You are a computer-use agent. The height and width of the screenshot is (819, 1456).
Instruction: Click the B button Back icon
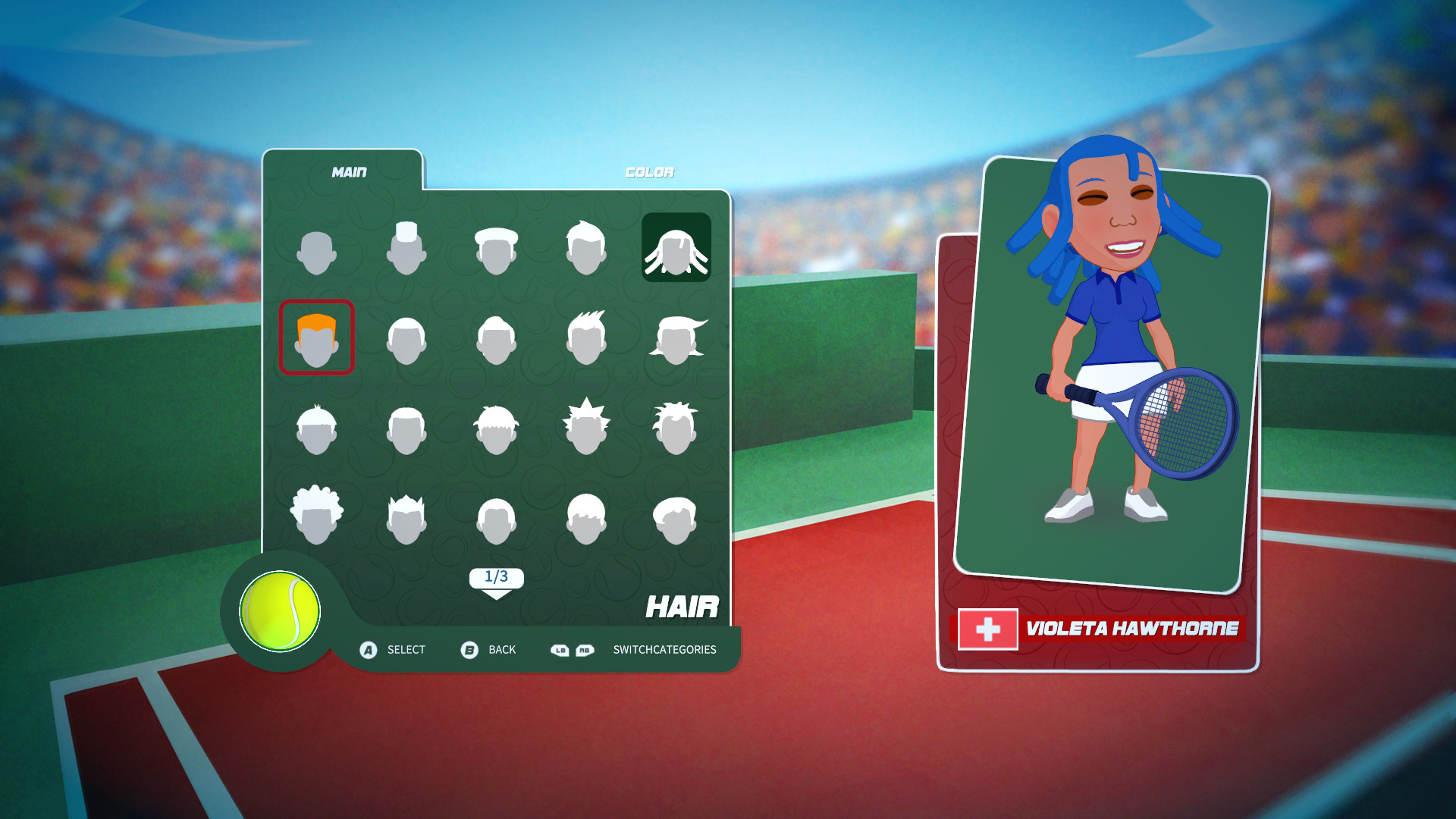coord(468,650)
